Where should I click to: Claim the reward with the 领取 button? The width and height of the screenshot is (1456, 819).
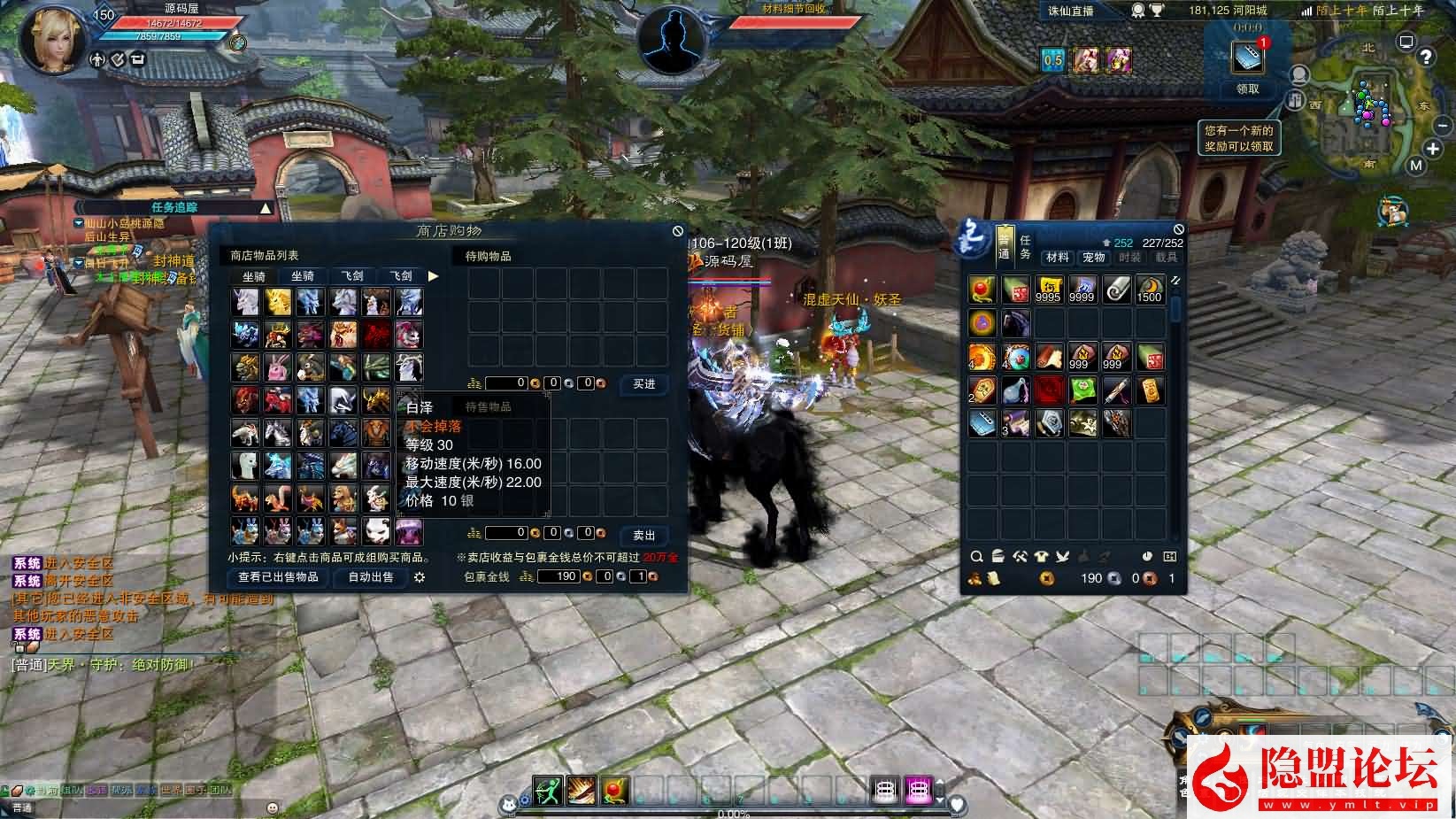(1247, 89)
